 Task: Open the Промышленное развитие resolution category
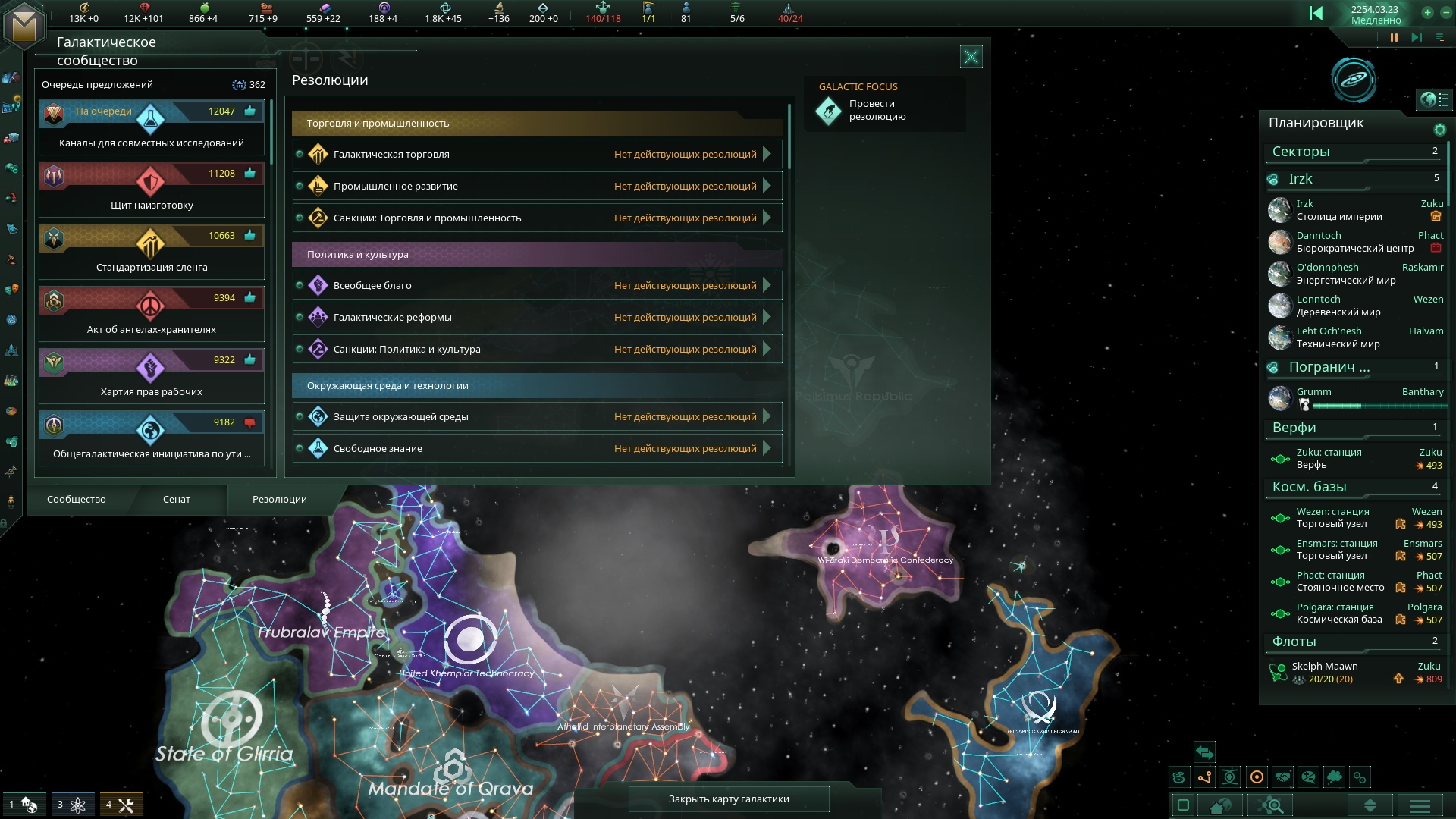[x=537, y=187]
